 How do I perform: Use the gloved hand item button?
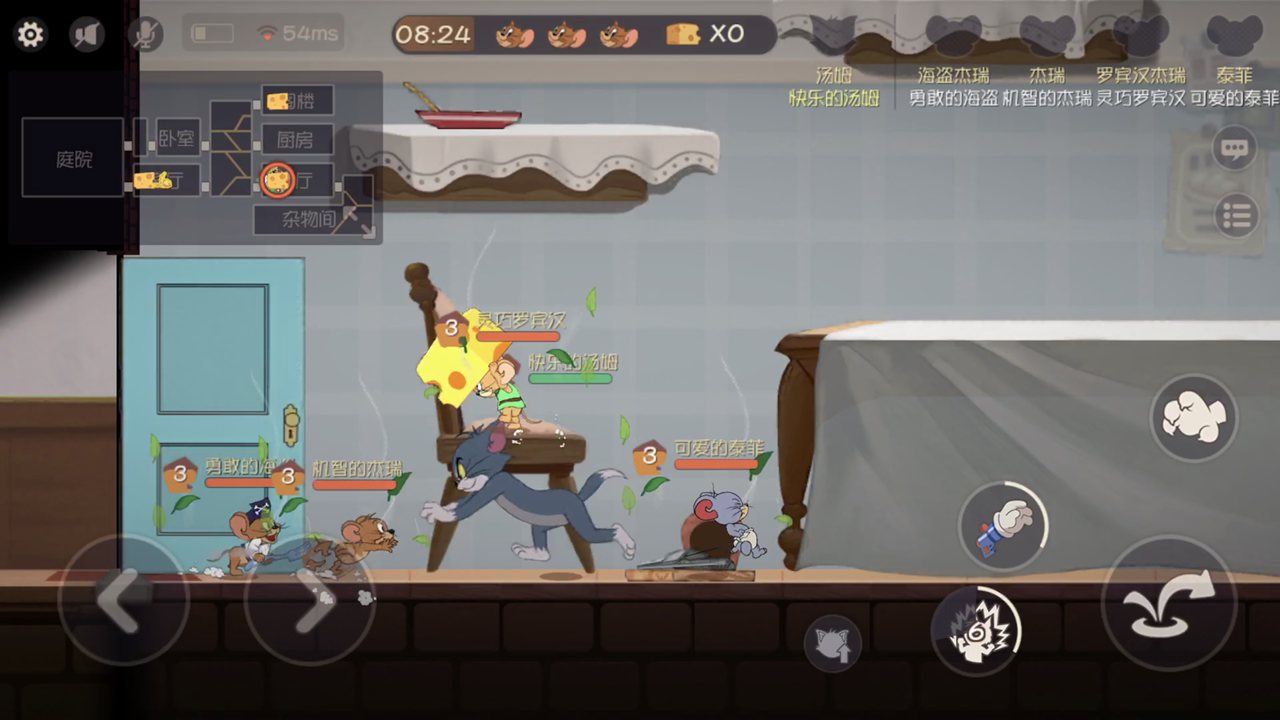coord(1003,526)
